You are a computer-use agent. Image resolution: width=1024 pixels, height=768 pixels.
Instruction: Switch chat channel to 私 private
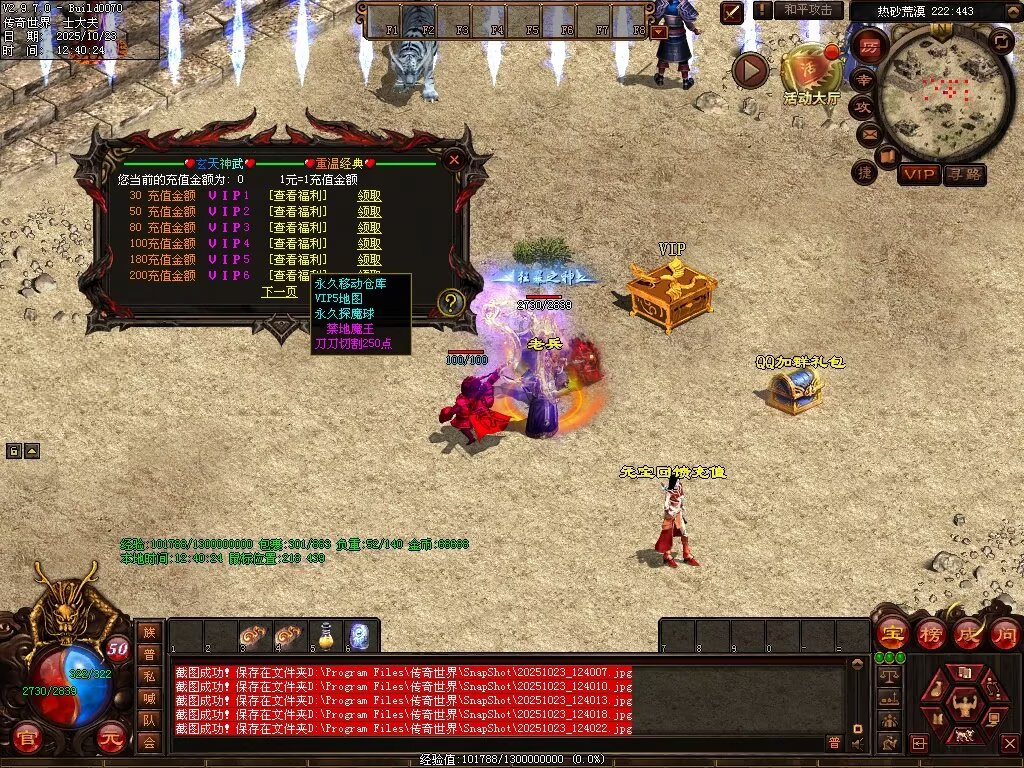click(149, 675)
